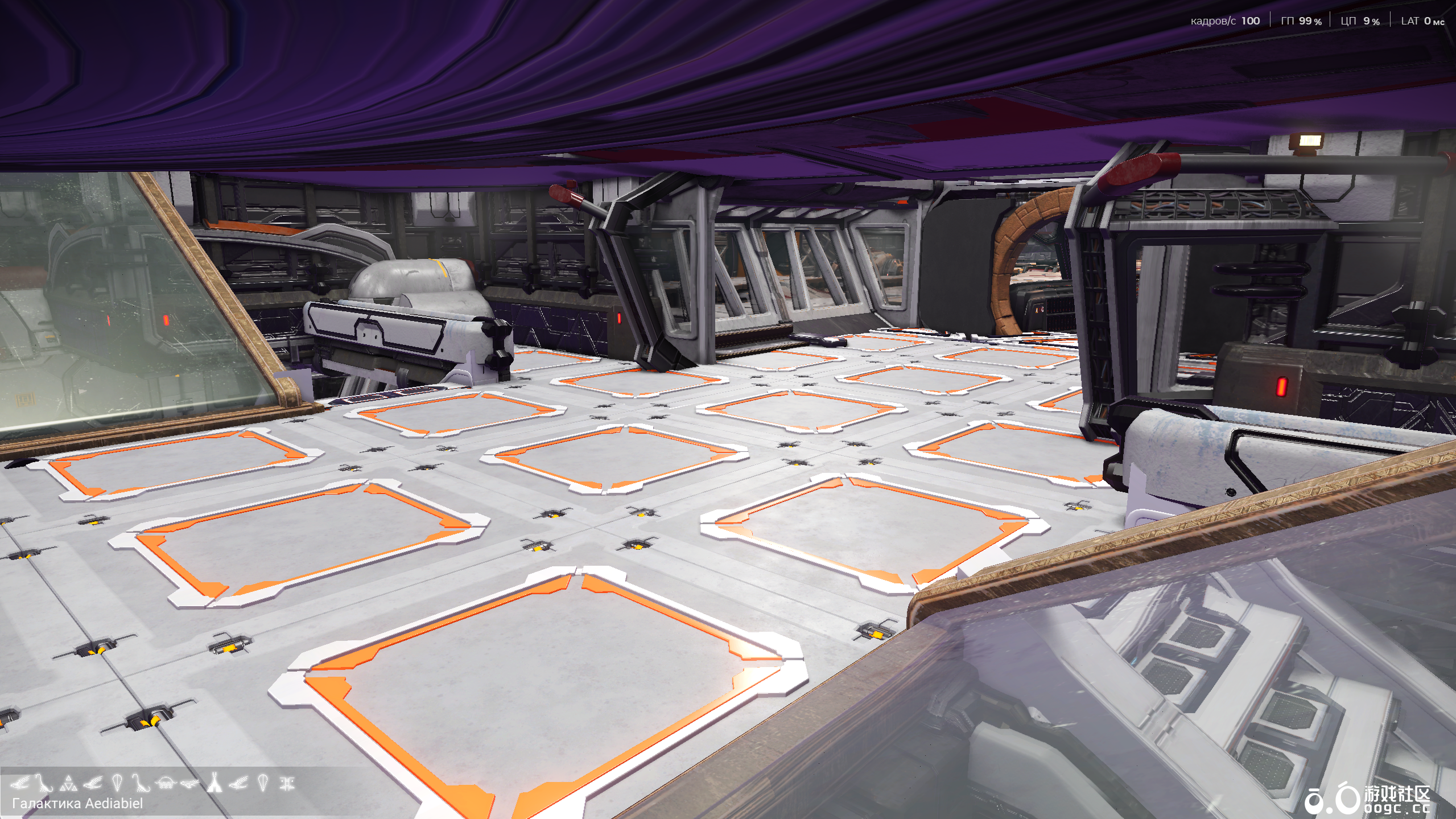Screen dimensions: 1456x819
Task: Select the teardrop balloon glyph
Action: pos(118,783)
